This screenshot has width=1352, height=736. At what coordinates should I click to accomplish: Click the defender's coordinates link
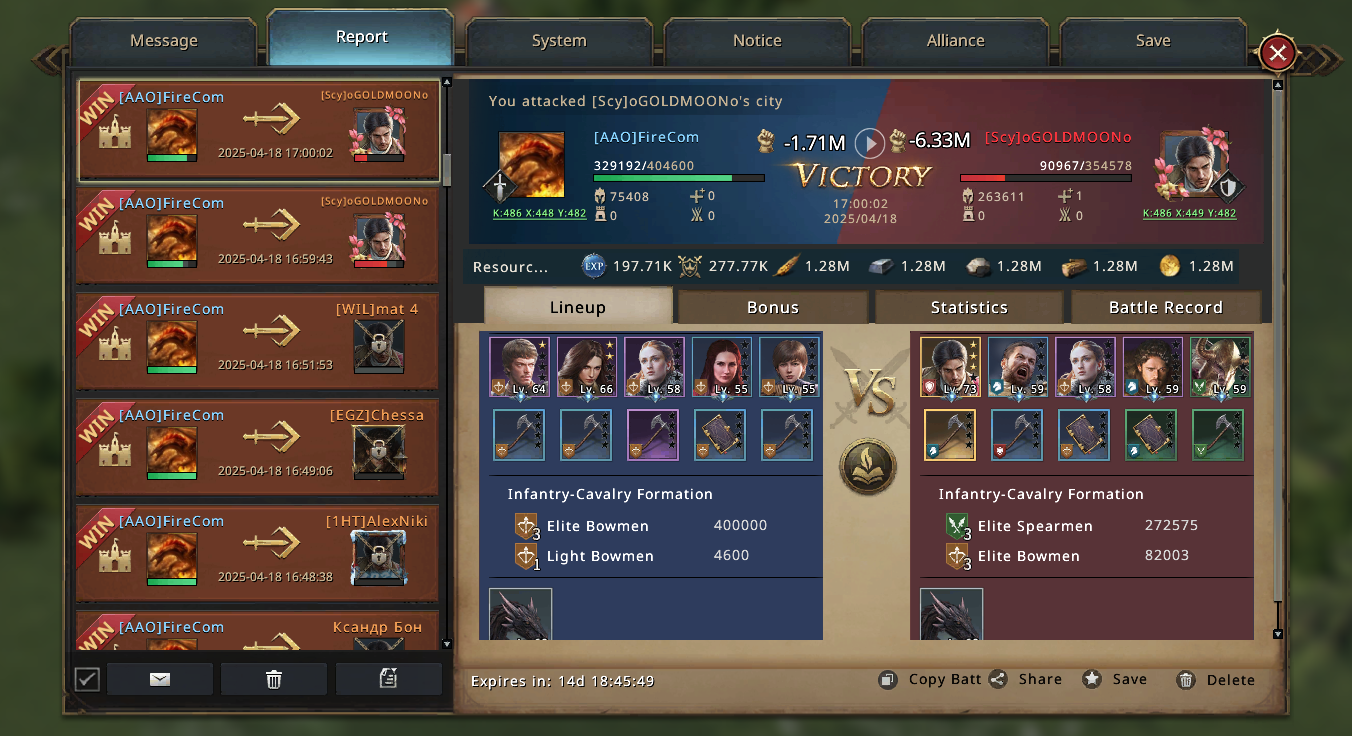(1189, 213)
